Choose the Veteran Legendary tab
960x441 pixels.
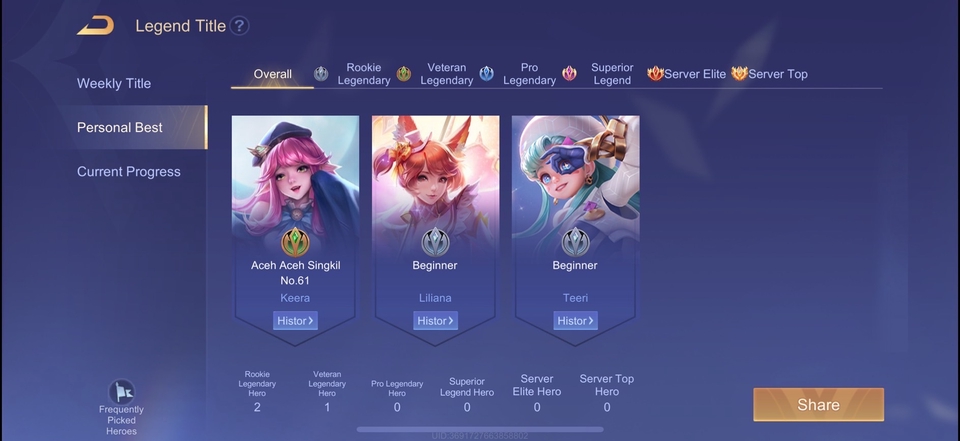[435, 74]
